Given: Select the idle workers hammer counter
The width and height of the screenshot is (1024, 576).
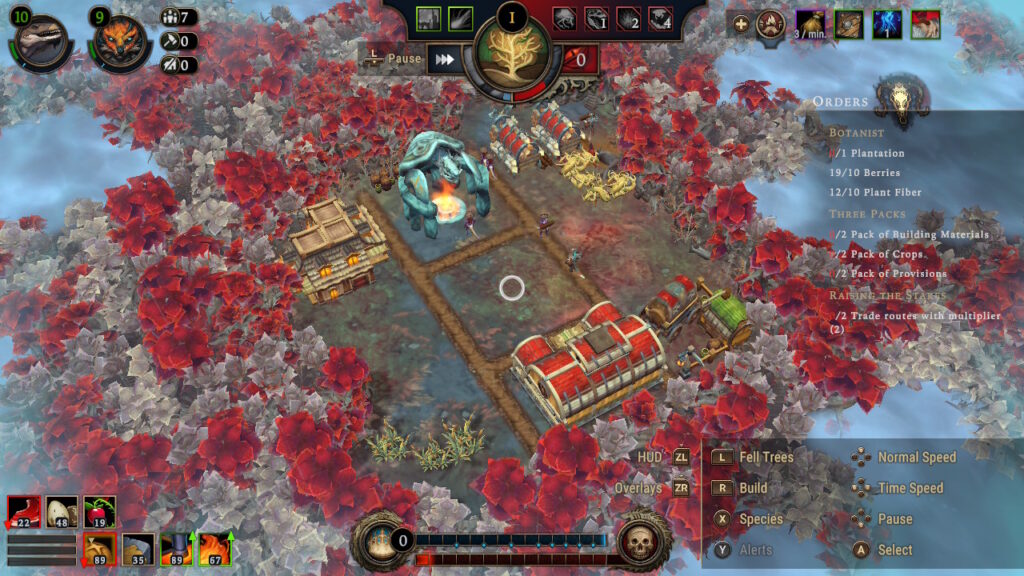Looking at the screenshot, I should (x=177, y=41).
